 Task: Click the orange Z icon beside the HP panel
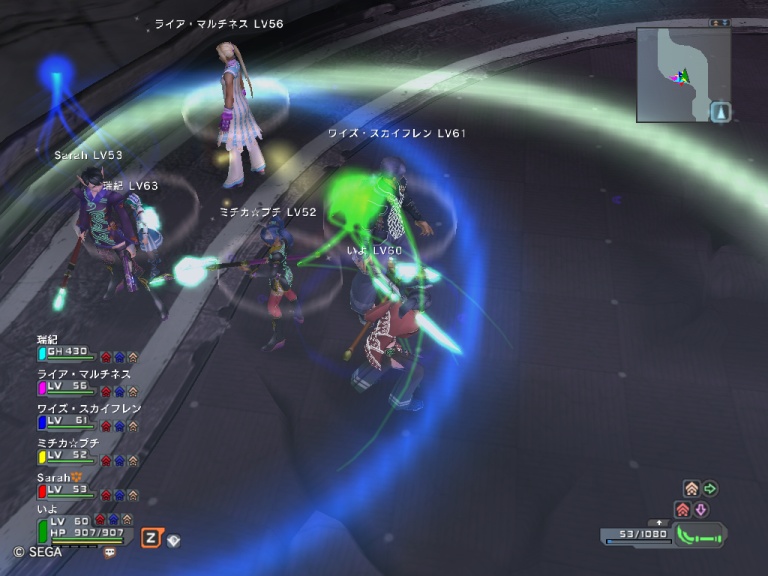[x=151, y=538]
